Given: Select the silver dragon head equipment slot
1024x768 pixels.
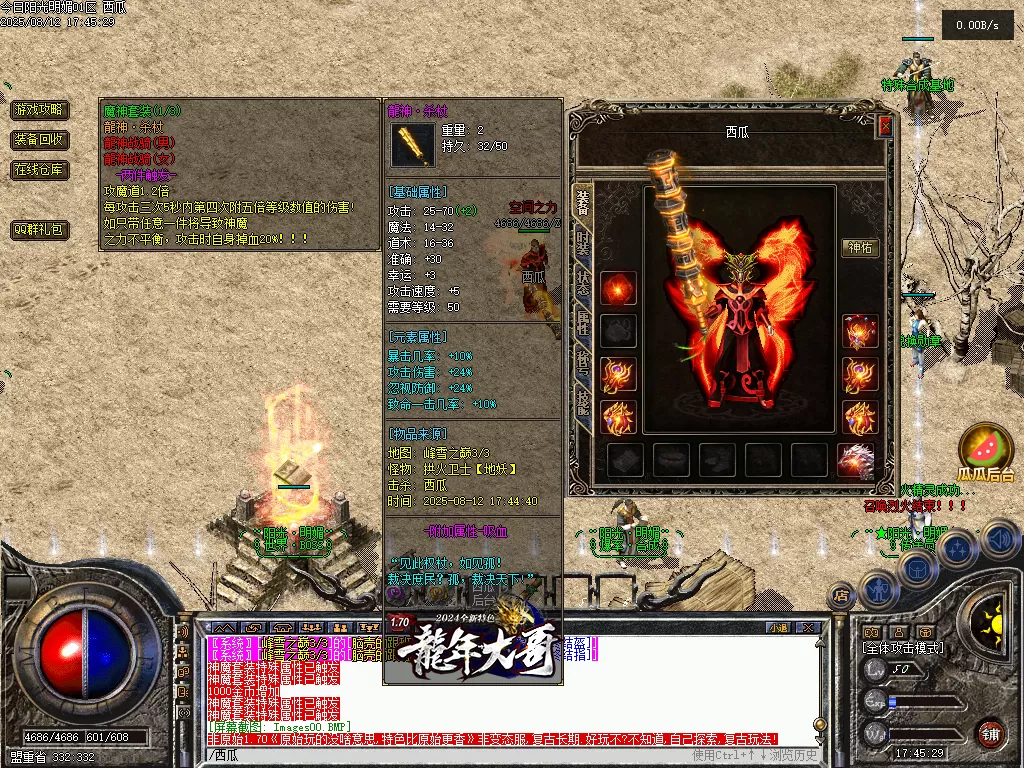Looking at the screenshot, I should click(x=855, y=460).
